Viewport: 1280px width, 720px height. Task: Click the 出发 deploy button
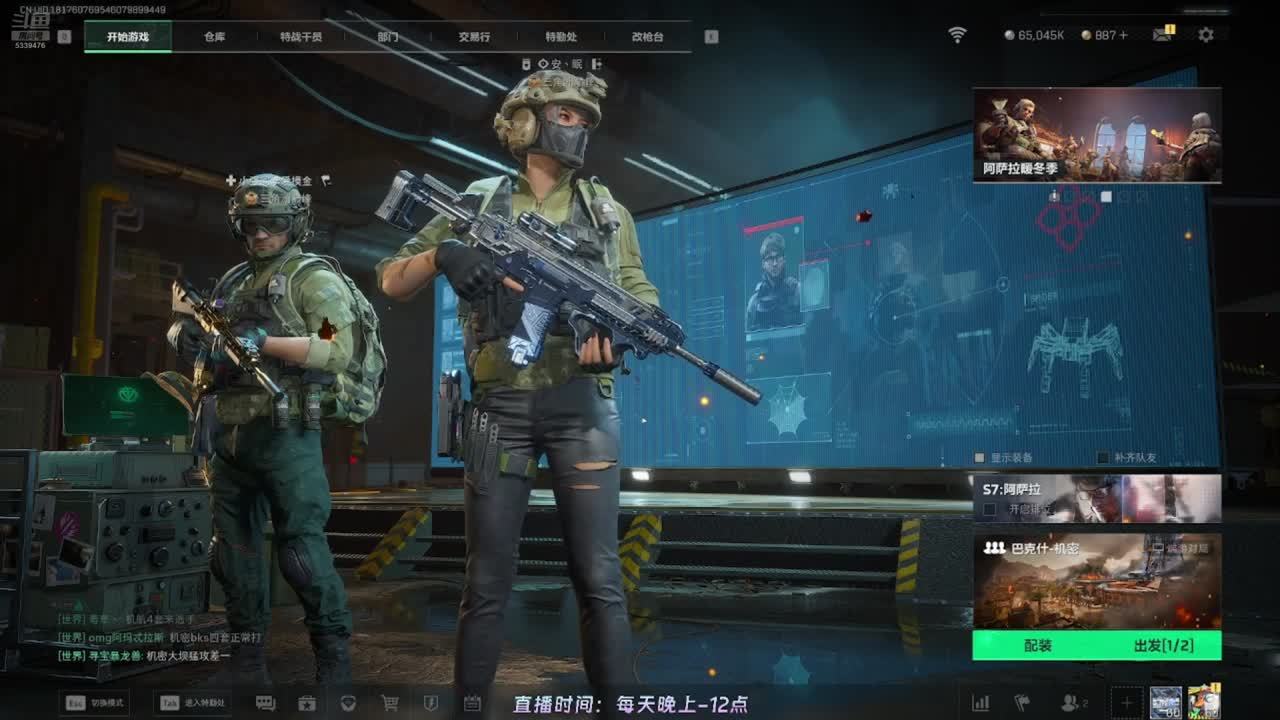[1163, 646]
